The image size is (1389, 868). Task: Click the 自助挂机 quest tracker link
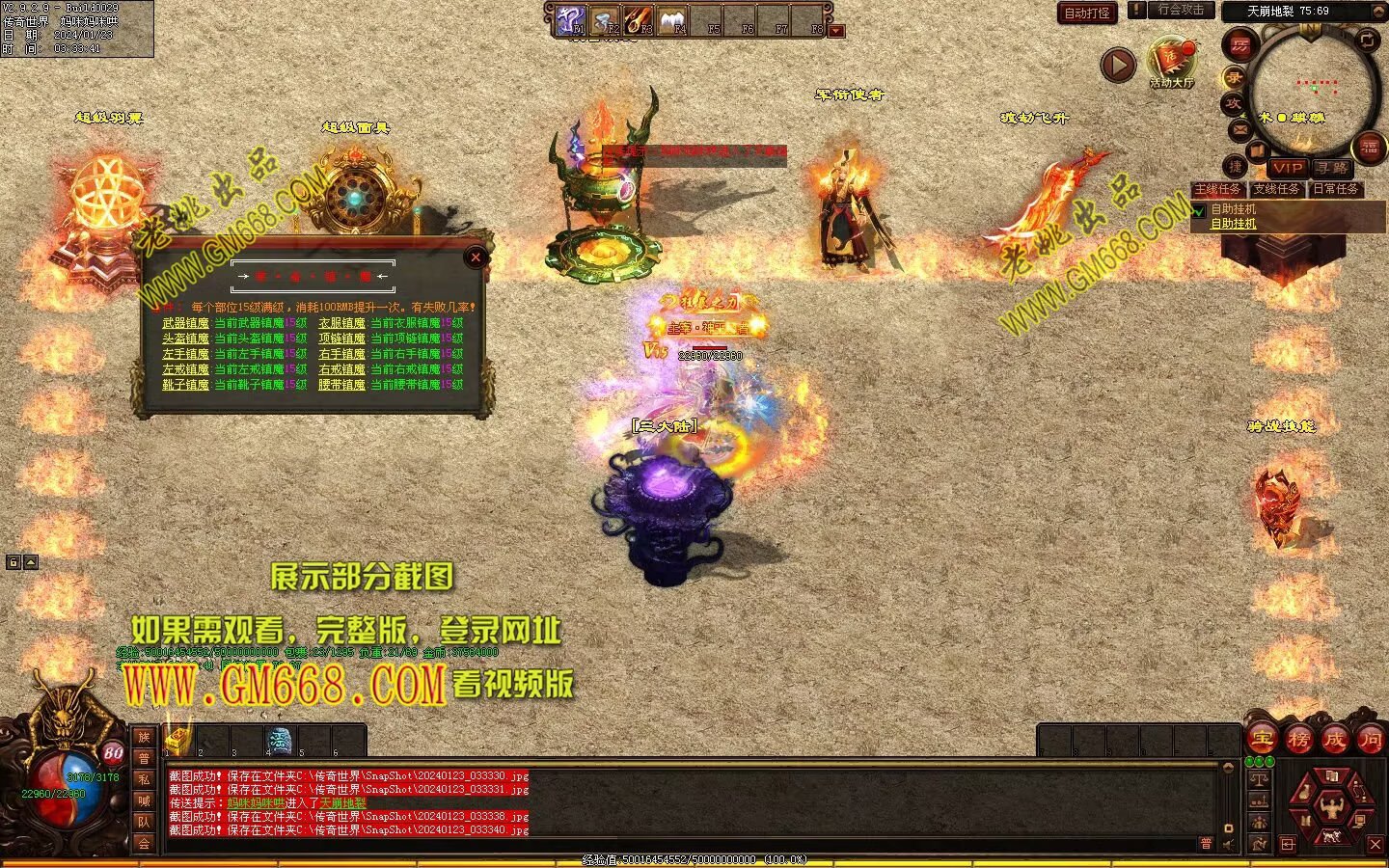[1234, 224]
